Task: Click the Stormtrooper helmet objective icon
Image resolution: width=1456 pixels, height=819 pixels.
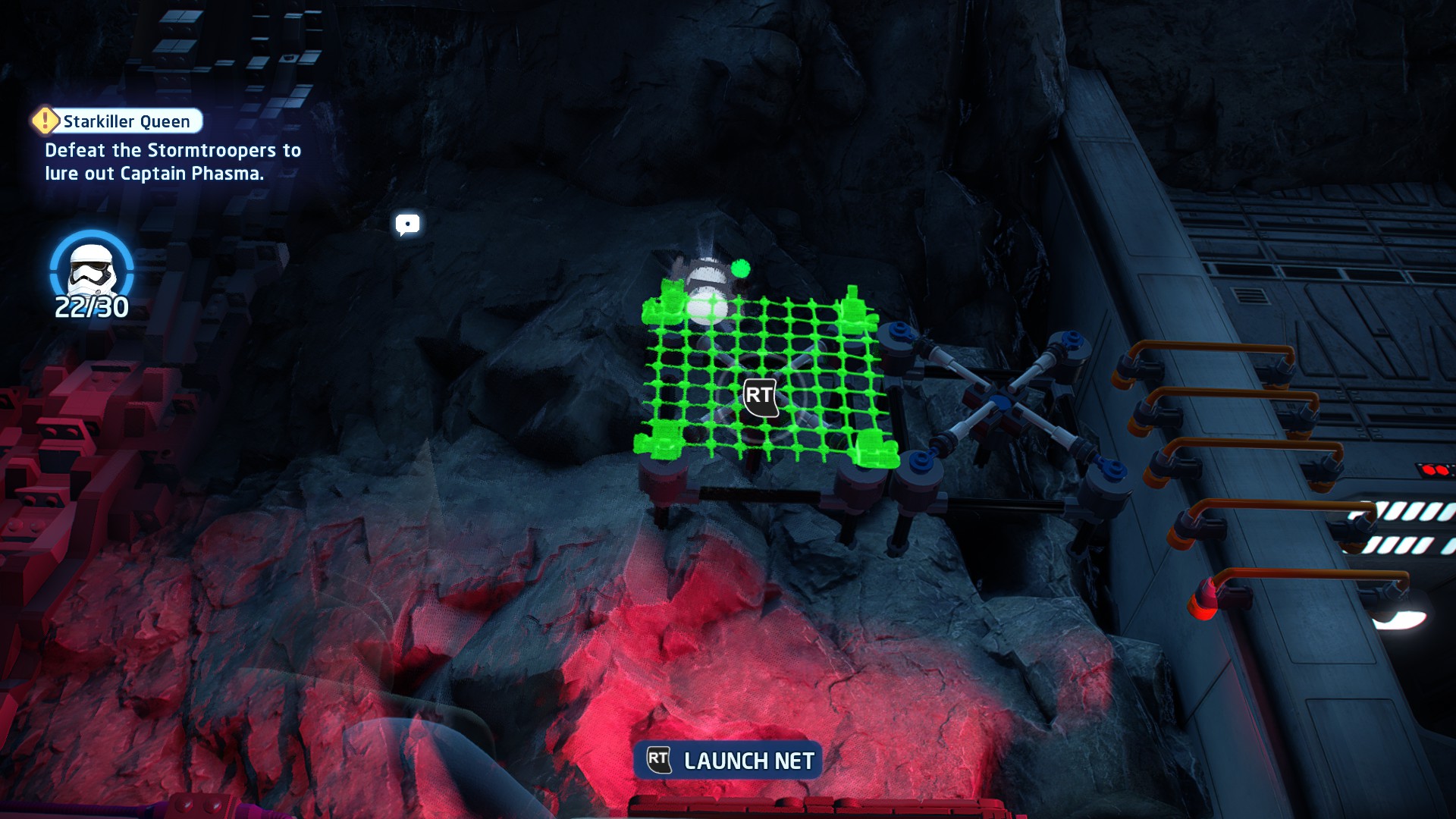Action: click(92, 269)
